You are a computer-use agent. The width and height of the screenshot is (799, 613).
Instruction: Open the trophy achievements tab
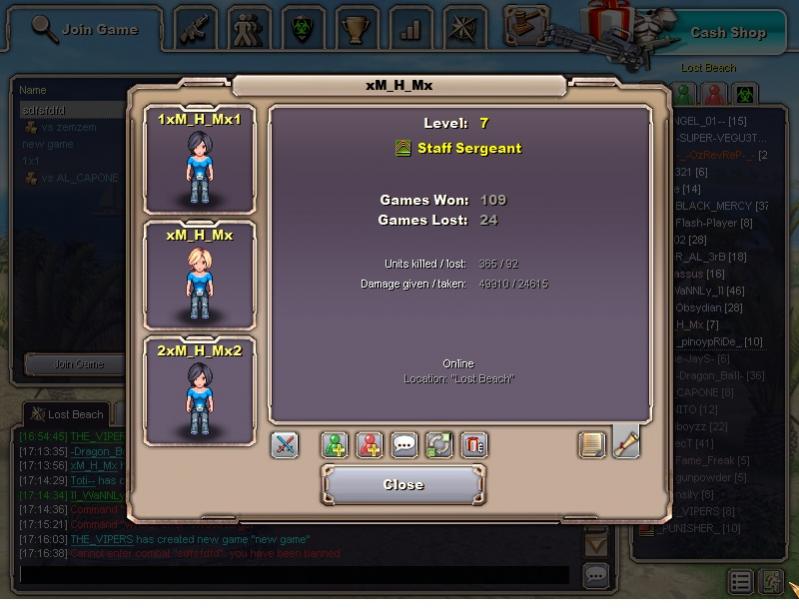coord(354,29)
